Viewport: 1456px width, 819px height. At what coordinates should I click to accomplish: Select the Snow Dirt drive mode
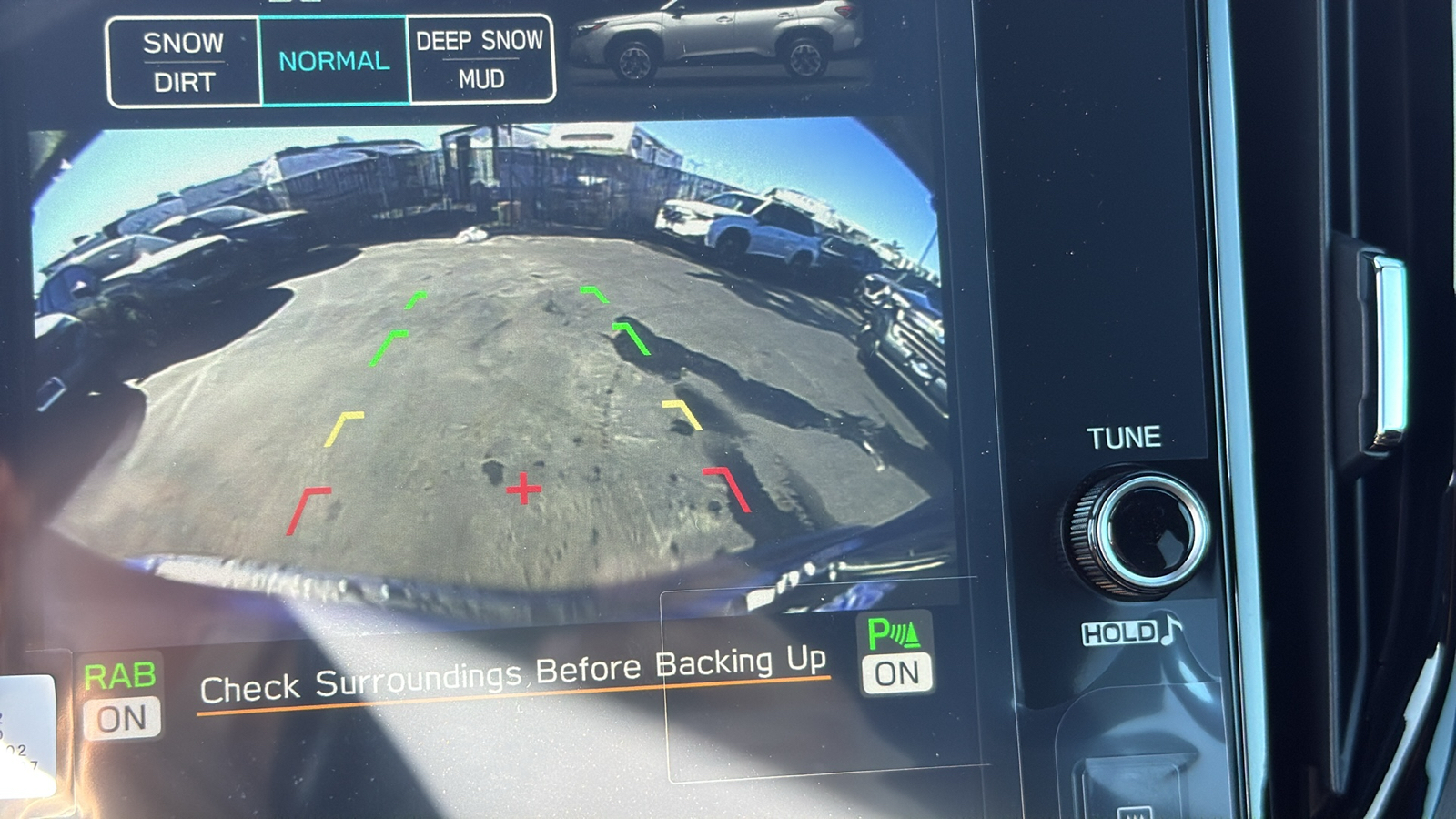click(184, 62)
